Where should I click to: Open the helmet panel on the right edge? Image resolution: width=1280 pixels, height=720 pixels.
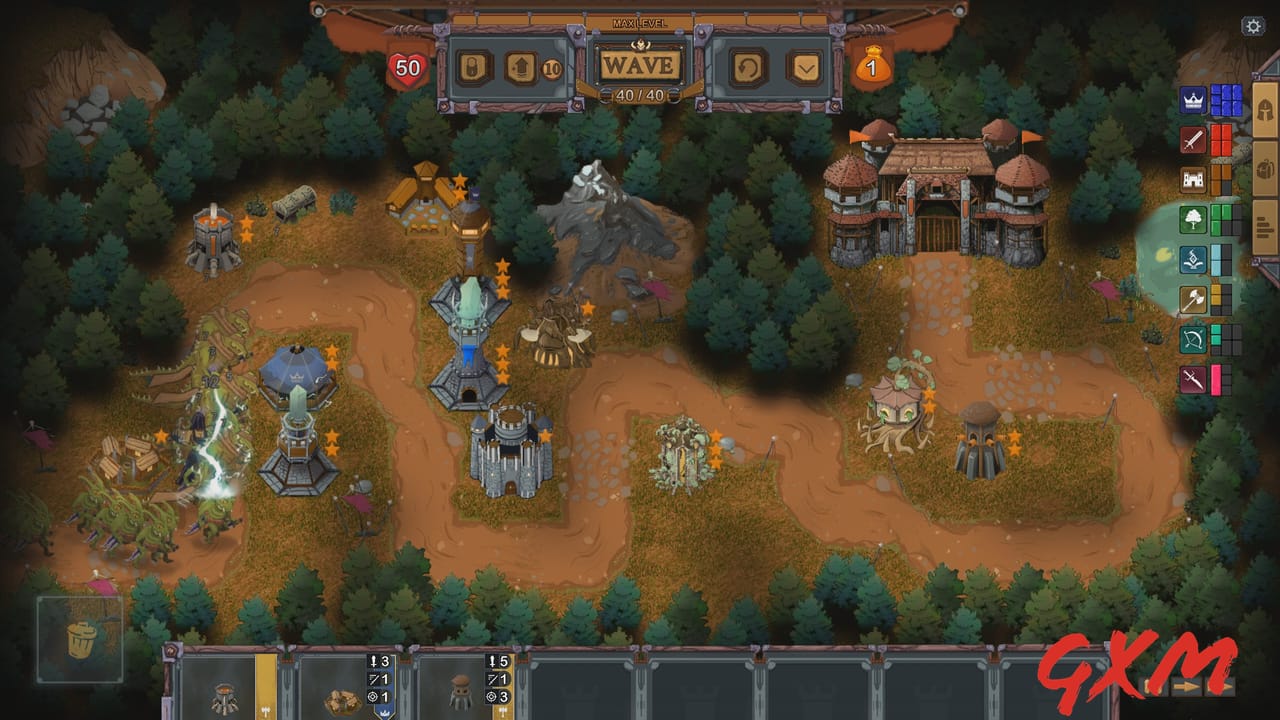click(1264, 110)
